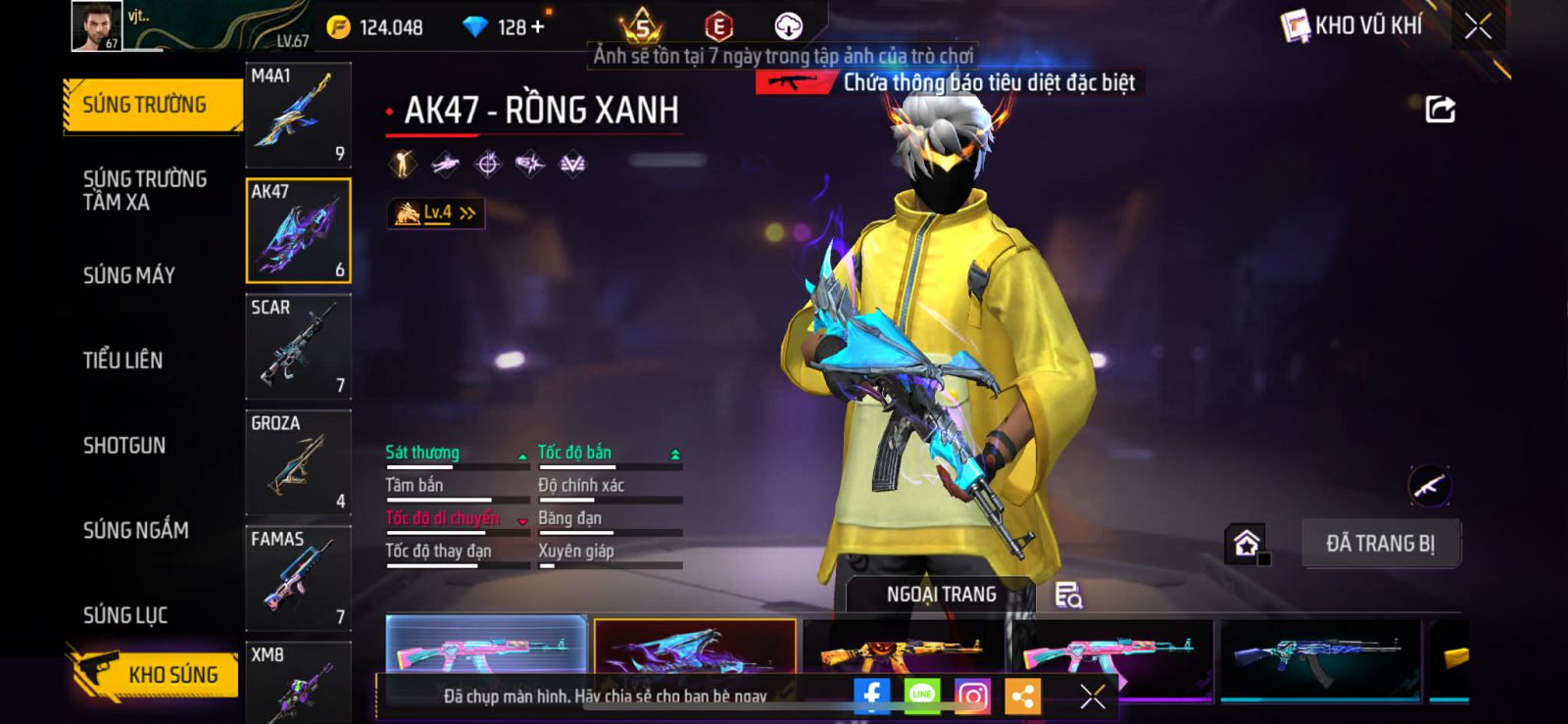Screen dimensions: 1568x724
Task: Show the Tiểu Liên weapons
Action: (122, 361)
